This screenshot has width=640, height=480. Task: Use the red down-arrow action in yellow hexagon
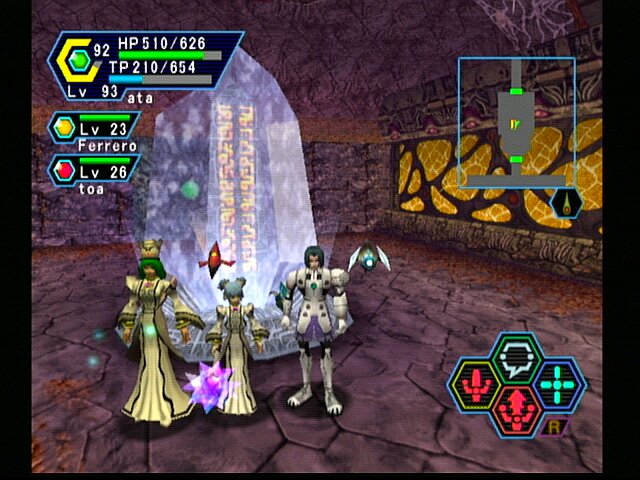[480, 382]
